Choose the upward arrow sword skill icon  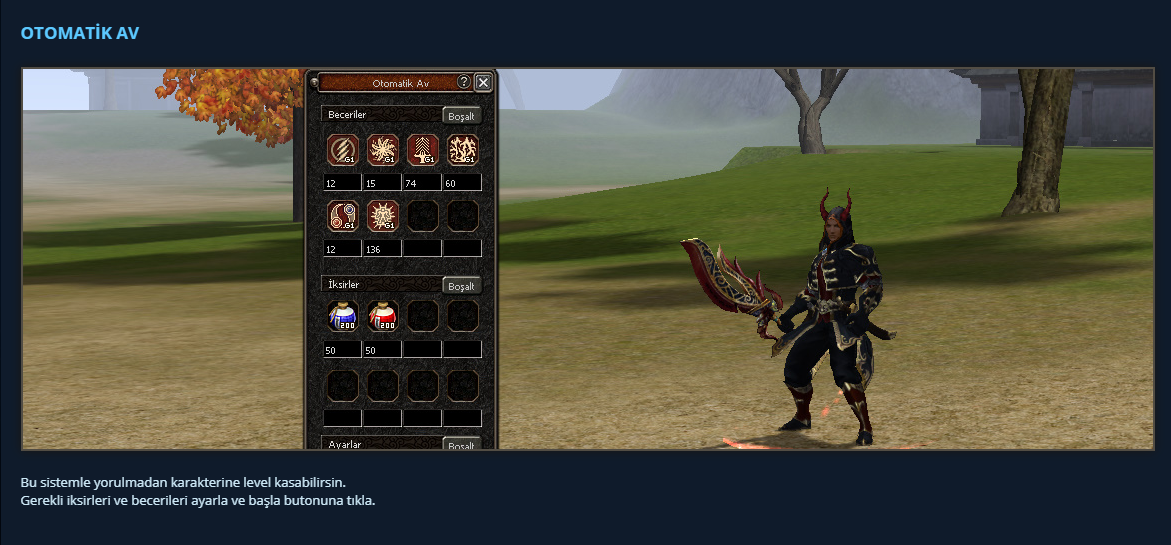point(423,150)
